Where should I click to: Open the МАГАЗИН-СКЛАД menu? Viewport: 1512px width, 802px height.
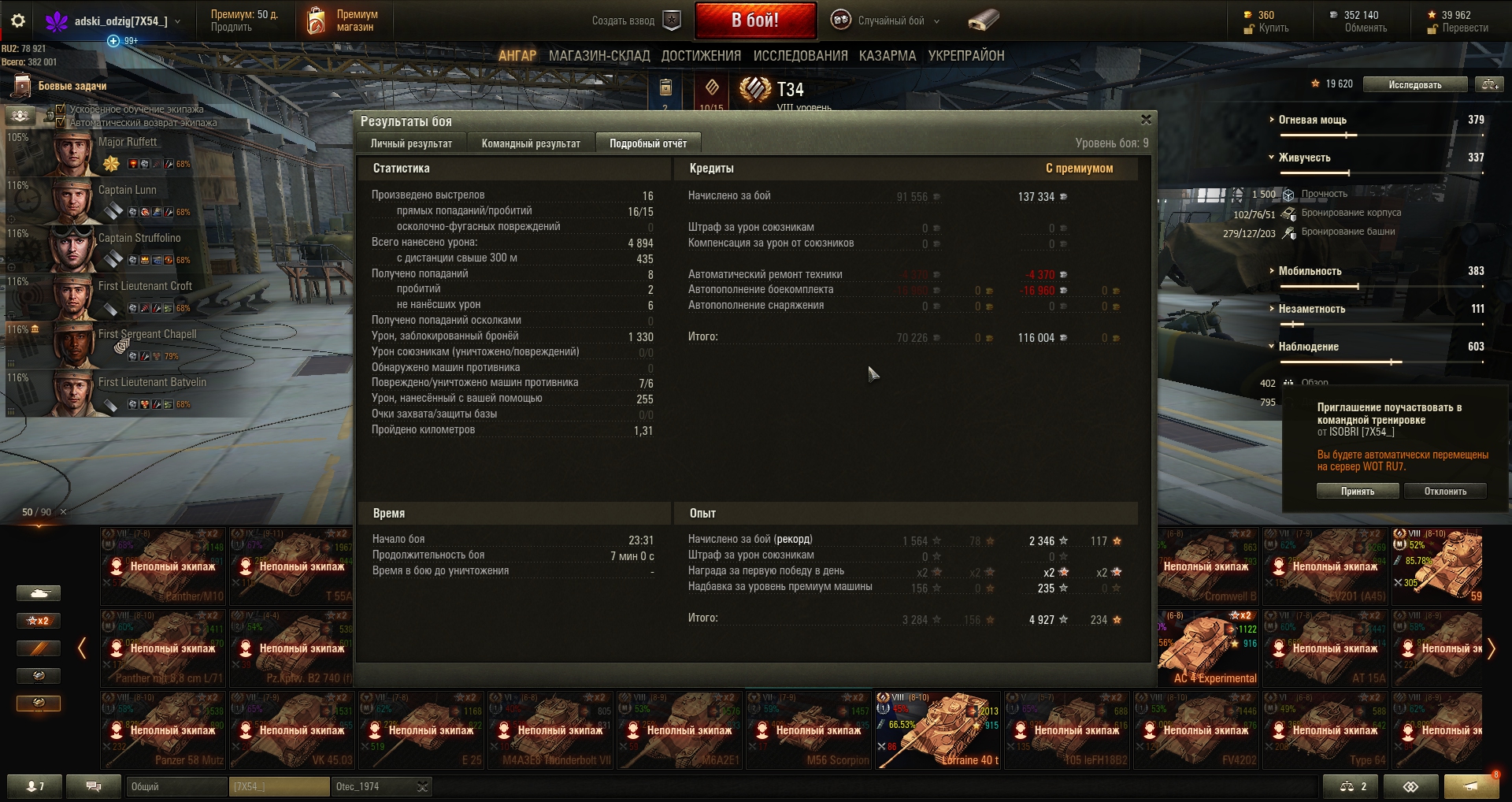[599, 56]
